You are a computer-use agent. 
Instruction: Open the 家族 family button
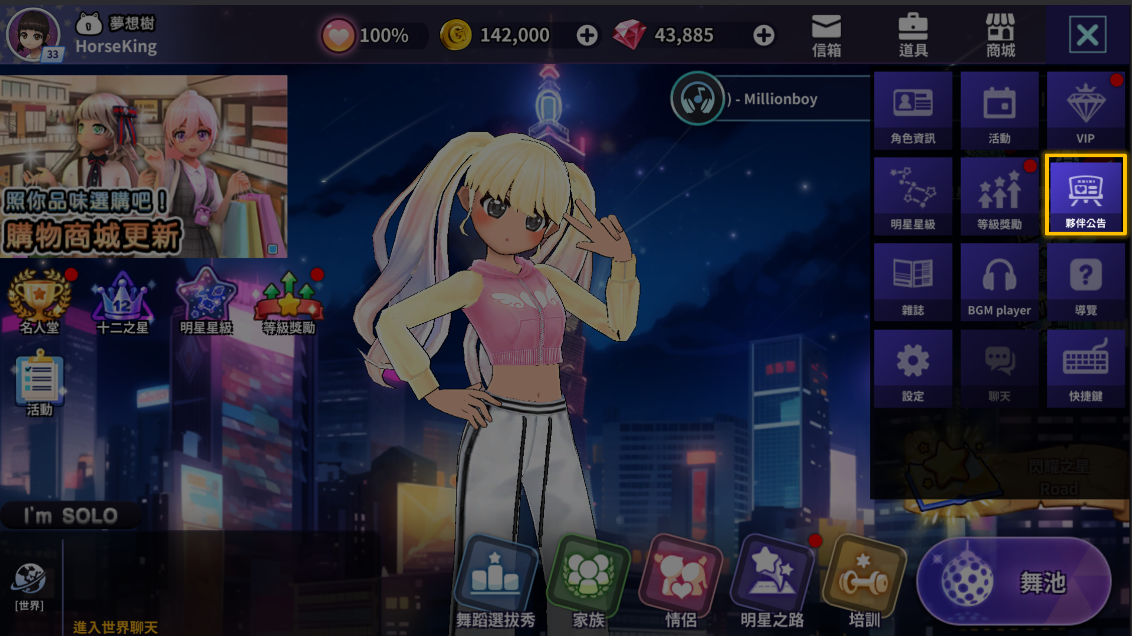tap(588, 585)
